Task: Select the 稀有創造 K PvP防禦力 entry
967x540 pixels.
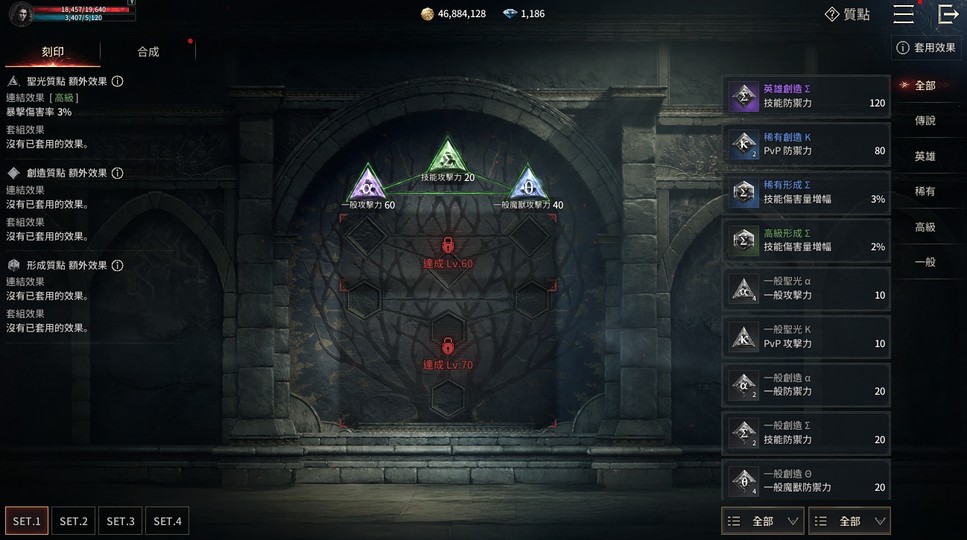Action: [806, 144]
